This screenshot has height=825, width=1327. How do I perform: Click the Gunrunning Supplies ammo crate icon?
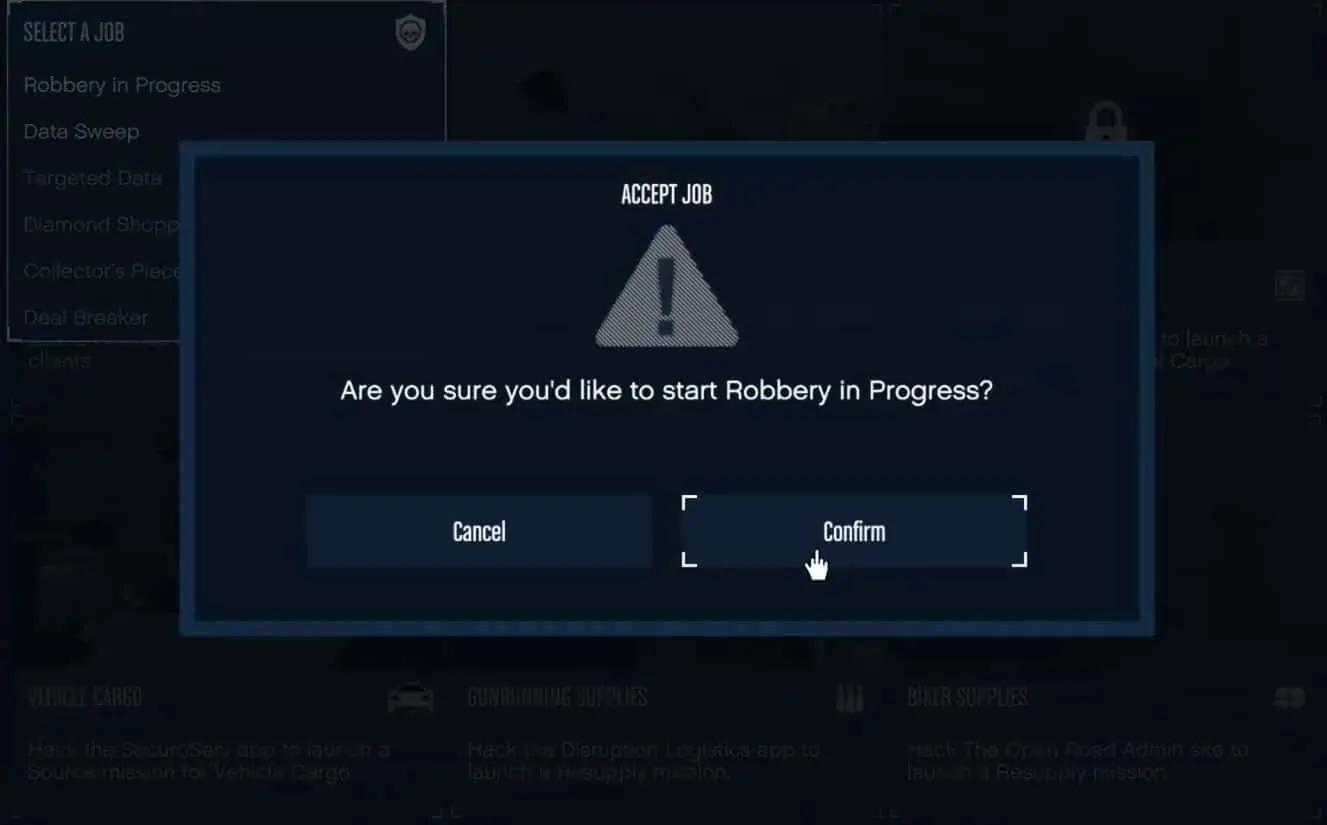click(x=849, y=696)
